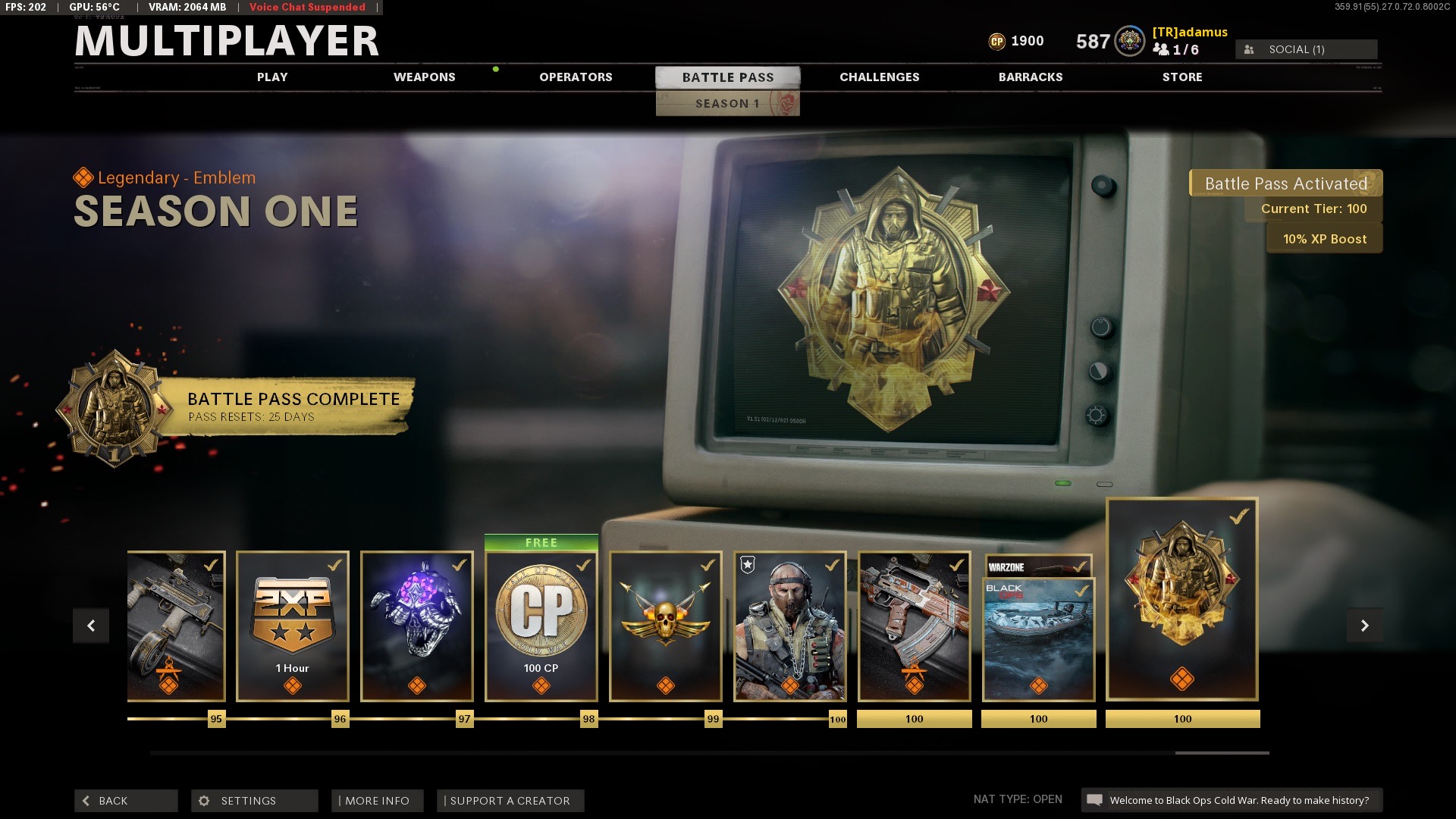Select the free 100 CP reward

pyautogui.click(x=541, y=626)
